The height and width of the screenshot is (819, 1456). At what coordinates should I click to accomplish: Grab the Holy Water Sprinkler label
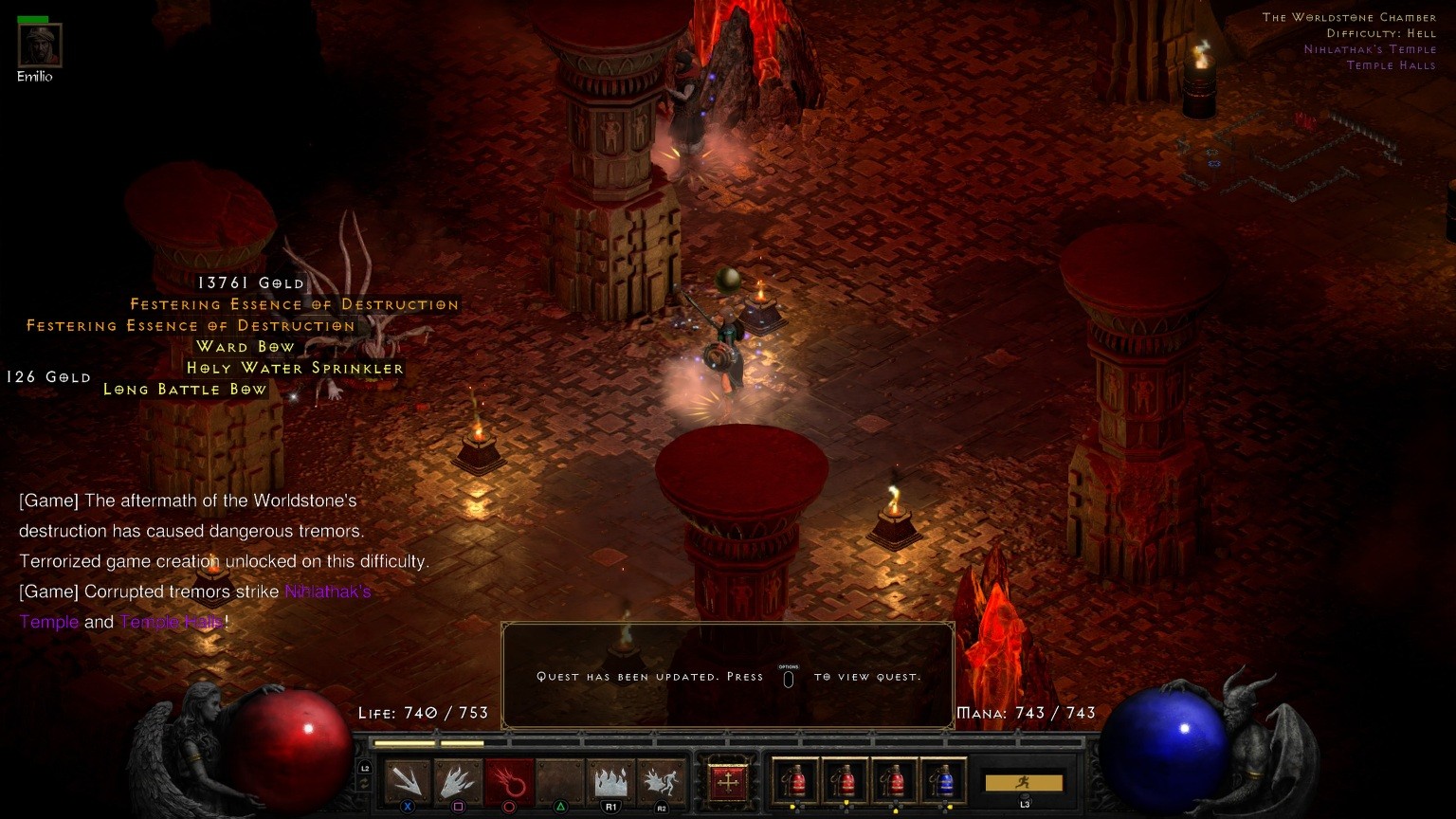[295, 368]
